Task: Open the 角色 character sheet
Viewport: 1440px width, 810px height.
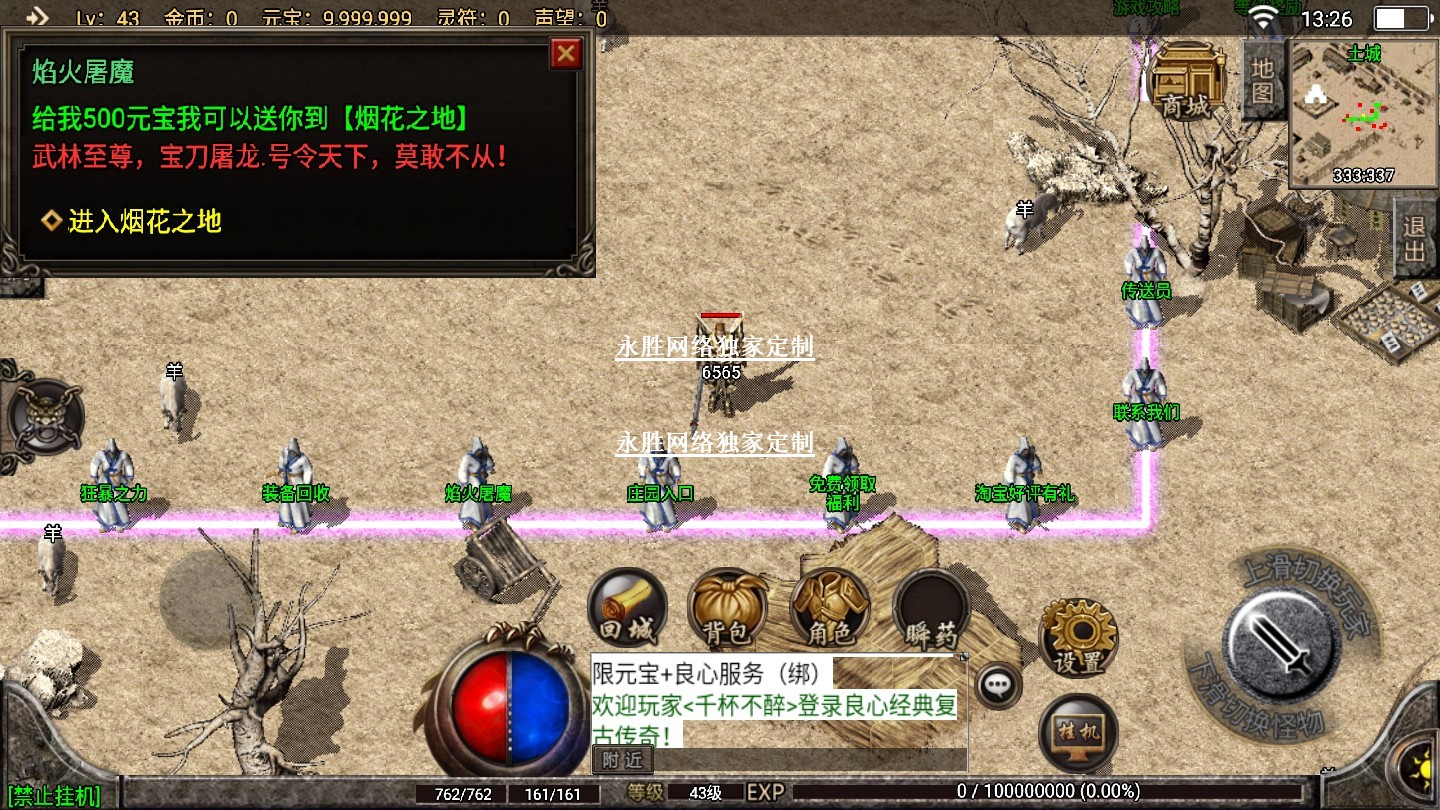Action: click(x=829, y=609)
